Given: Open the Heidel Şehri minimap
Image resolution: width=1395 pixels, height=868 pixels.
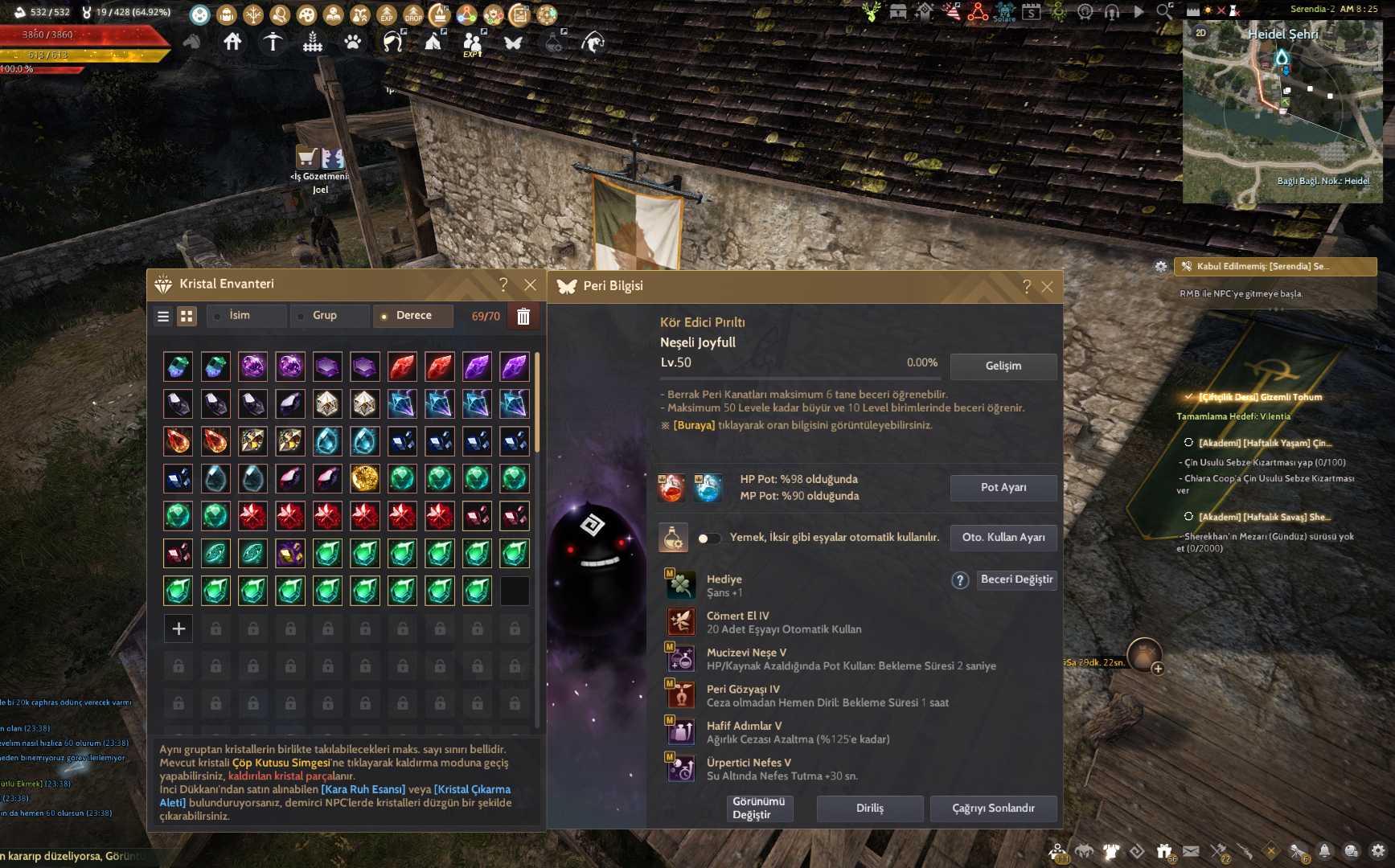Looking at the screenshot, I should pyautogui.click(x=1282, y=113).
